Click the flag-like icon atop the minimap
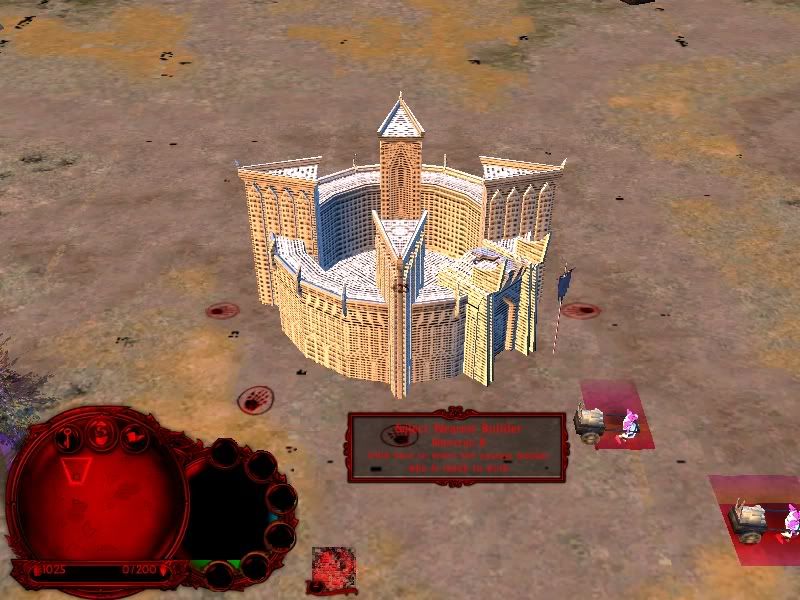 point(134,436)
